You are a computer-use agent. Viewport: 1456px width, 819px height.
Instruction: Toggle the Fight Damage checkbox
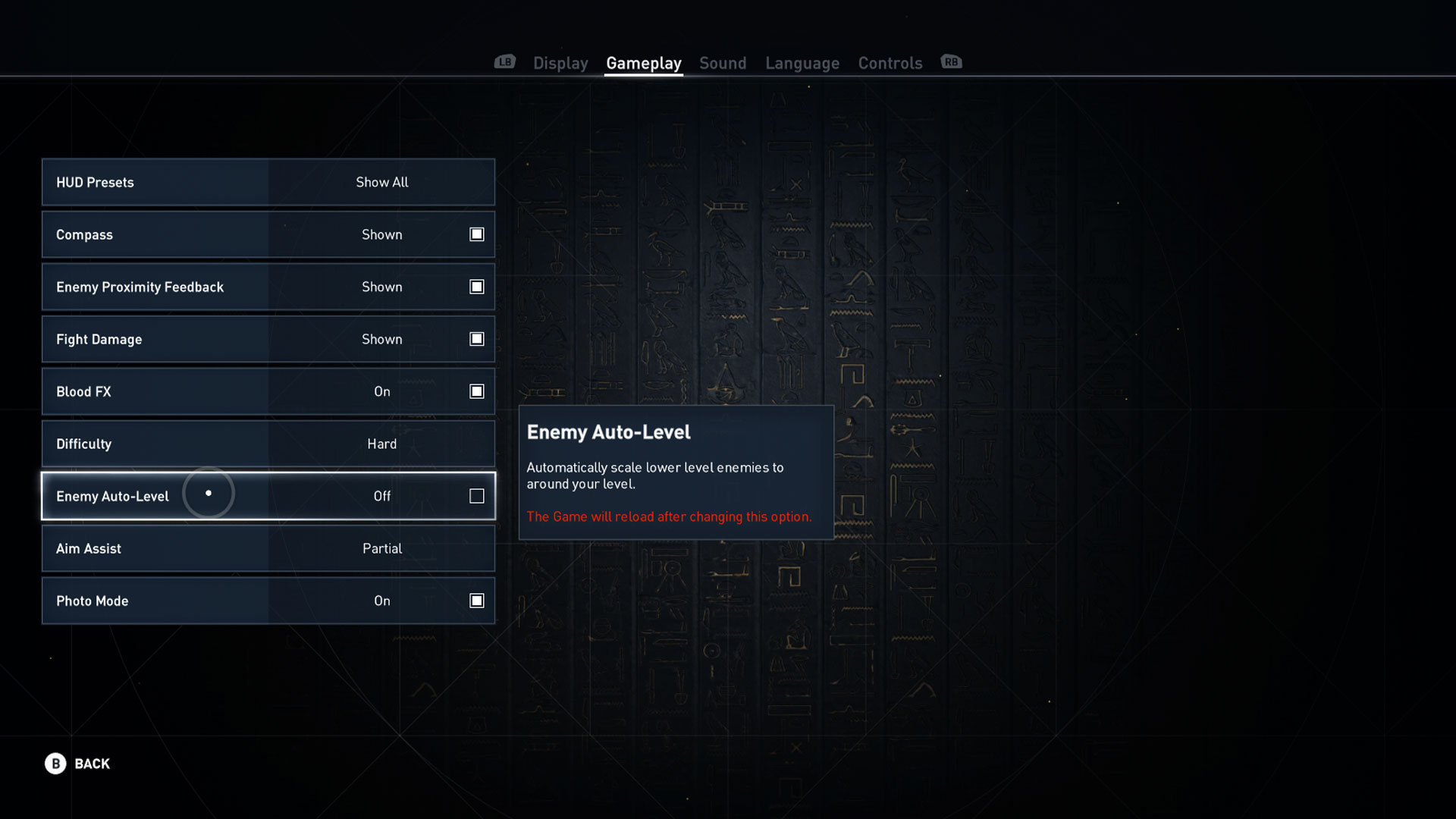476,339
